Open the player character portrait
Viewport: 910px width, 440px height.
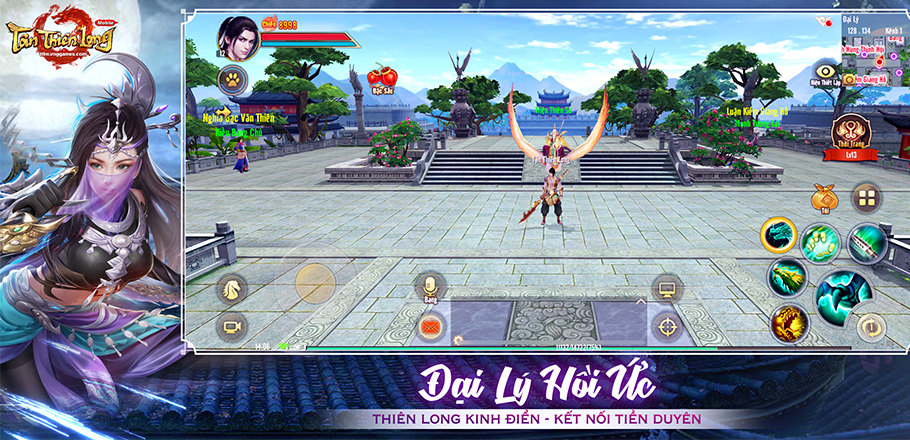click(x=236, y=34)
